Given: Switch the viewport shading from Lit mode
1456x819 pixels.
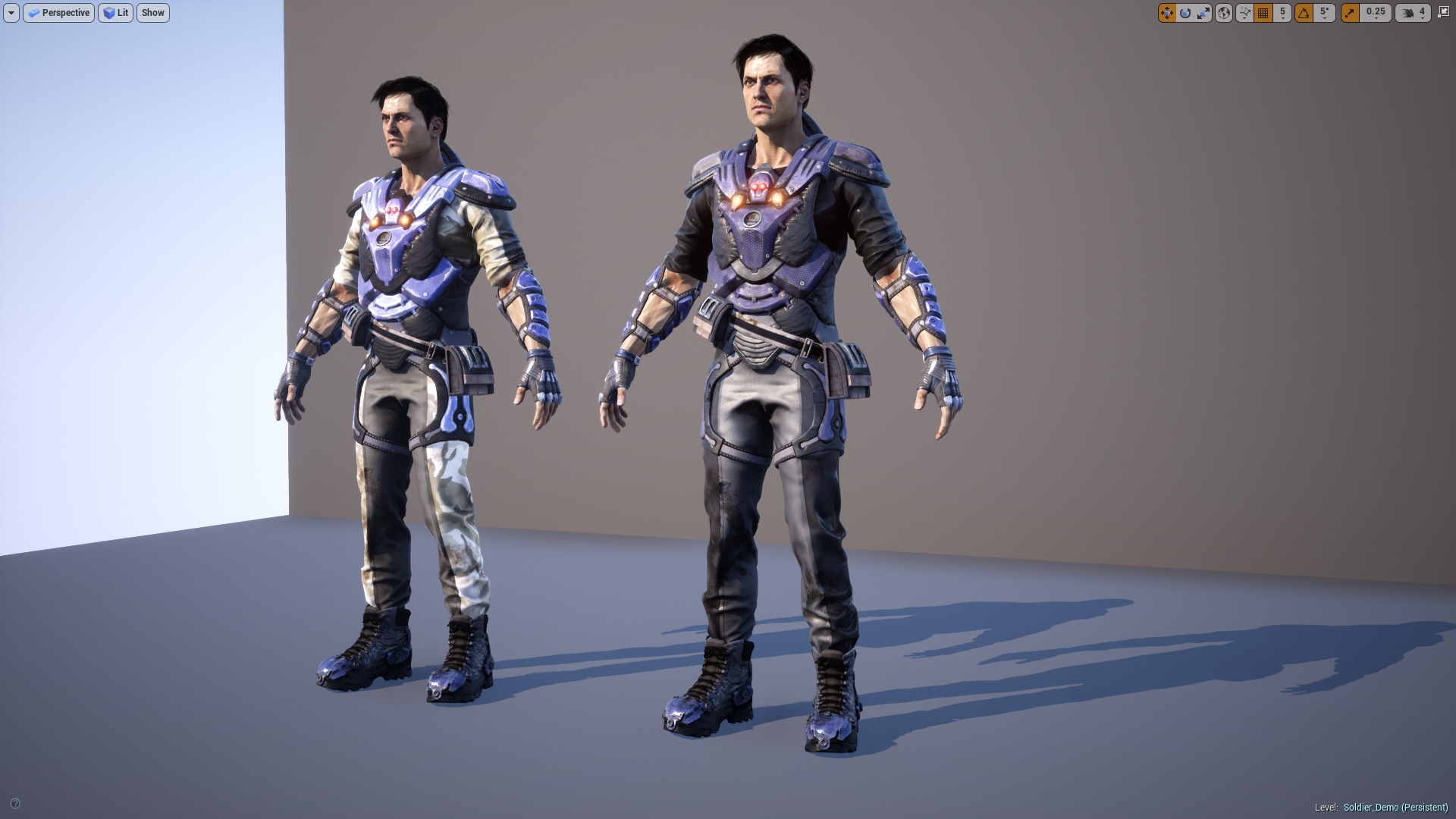Looking at the screenshot, I should coord(115,13).
